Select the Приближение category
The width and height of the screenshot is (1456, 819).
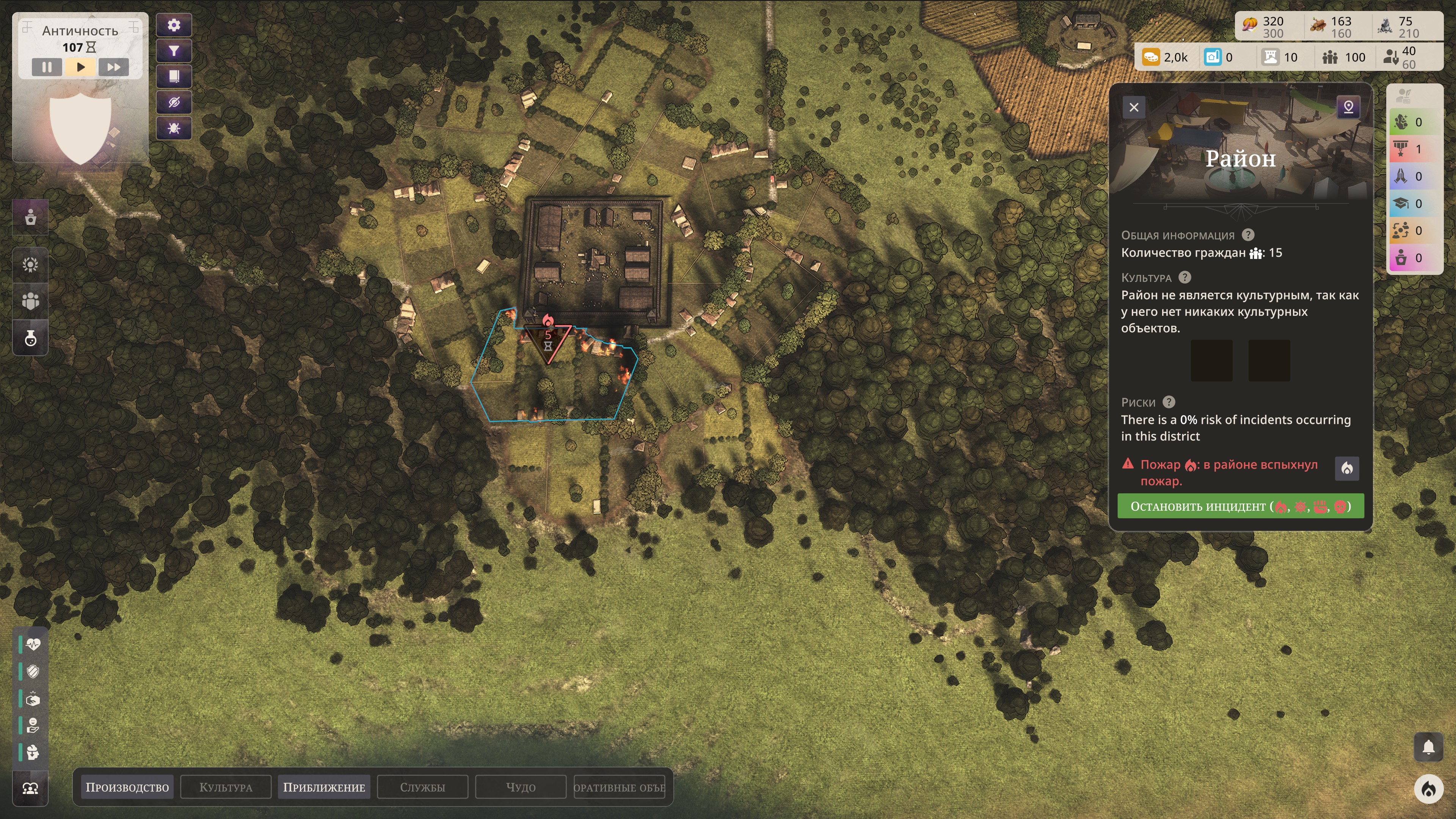(x=324, y=787)
